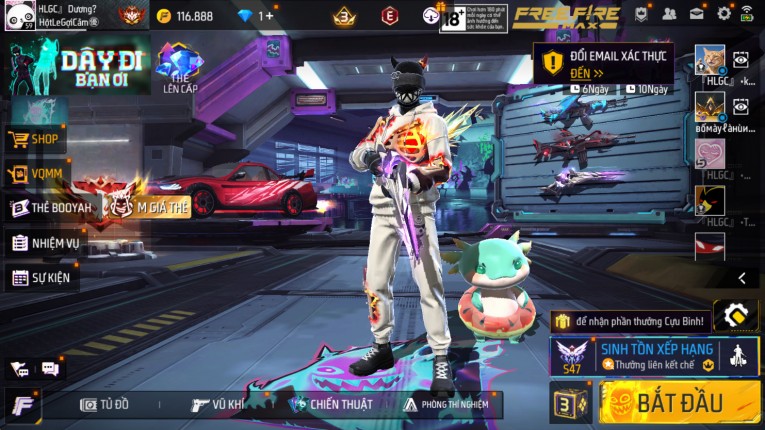Click the player profile panda avatar
Screen dimensions: 765x430
(x=18, y=16)
